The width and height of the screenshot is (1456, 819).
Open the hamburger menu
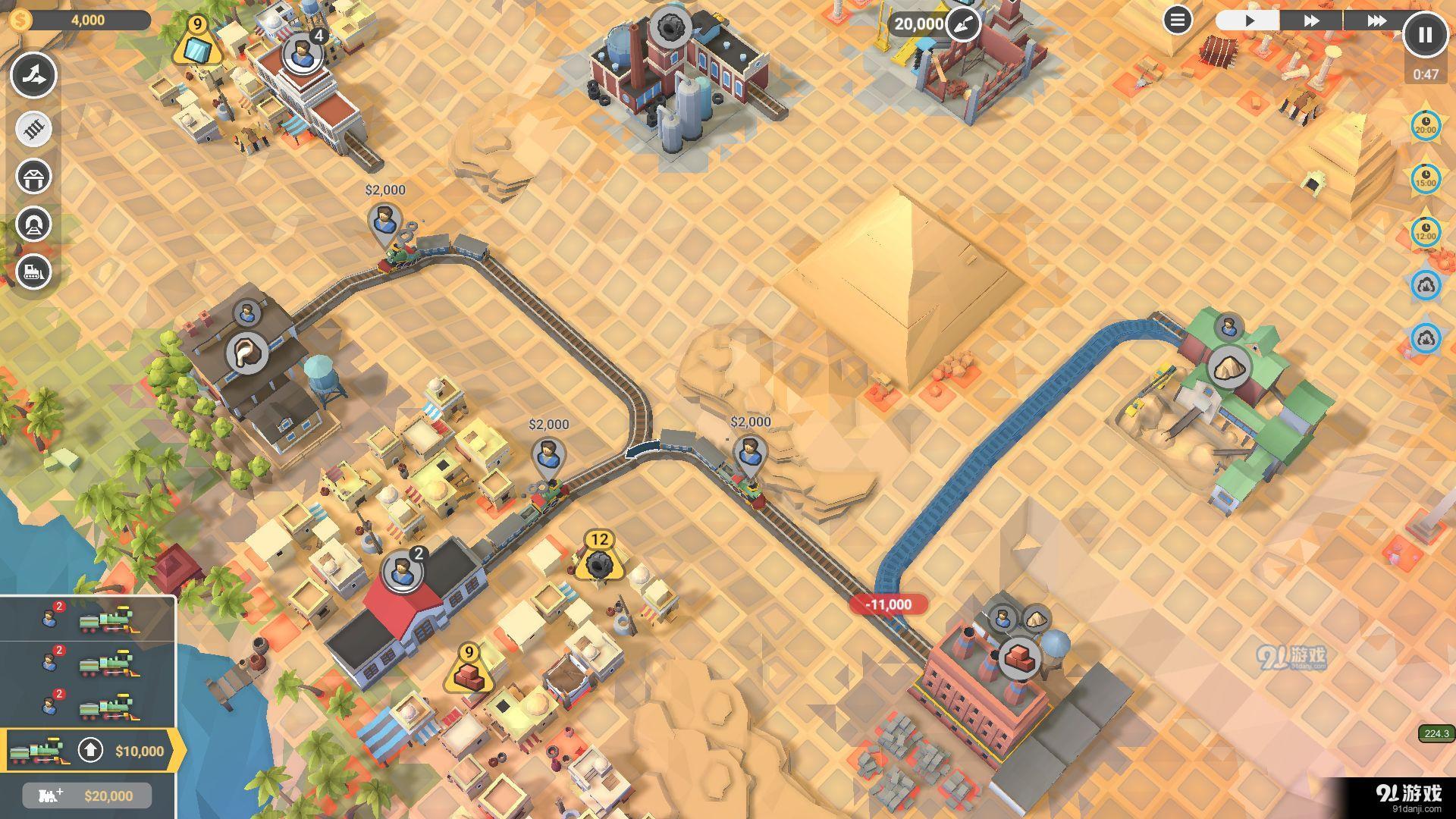(1177, 20)
